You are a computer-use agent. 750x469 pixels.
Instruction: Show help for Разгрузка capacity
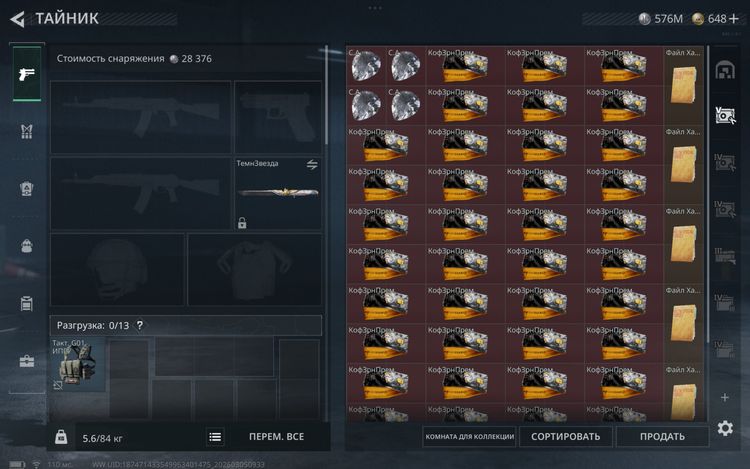point(140,325)
